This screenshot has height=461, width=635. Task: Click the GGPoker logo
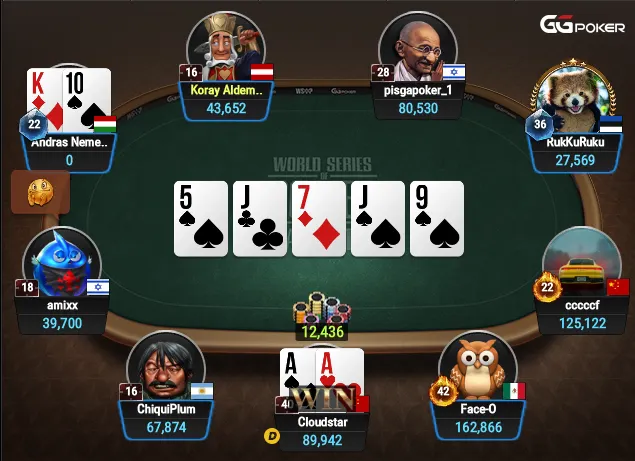click(x=583, y=24)
